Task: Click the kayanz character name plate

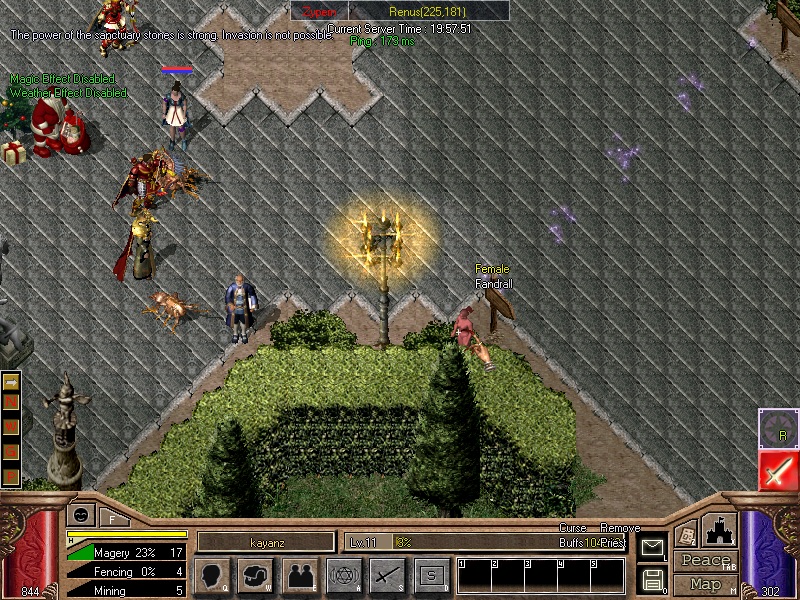Action: (x=266, y=542)
